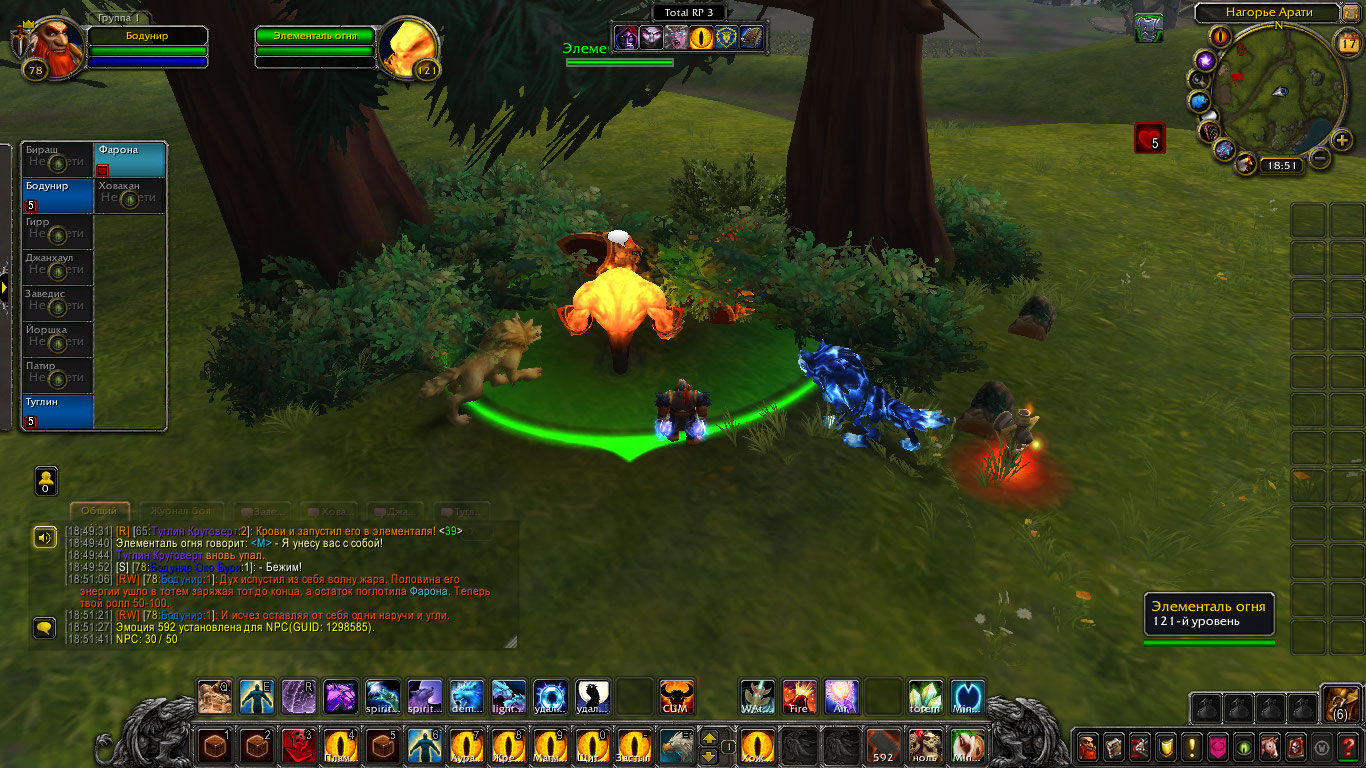Screen dimensions: 1366x768
Task: Activate the gryphon mount ability icon
Action: point(676,746)
